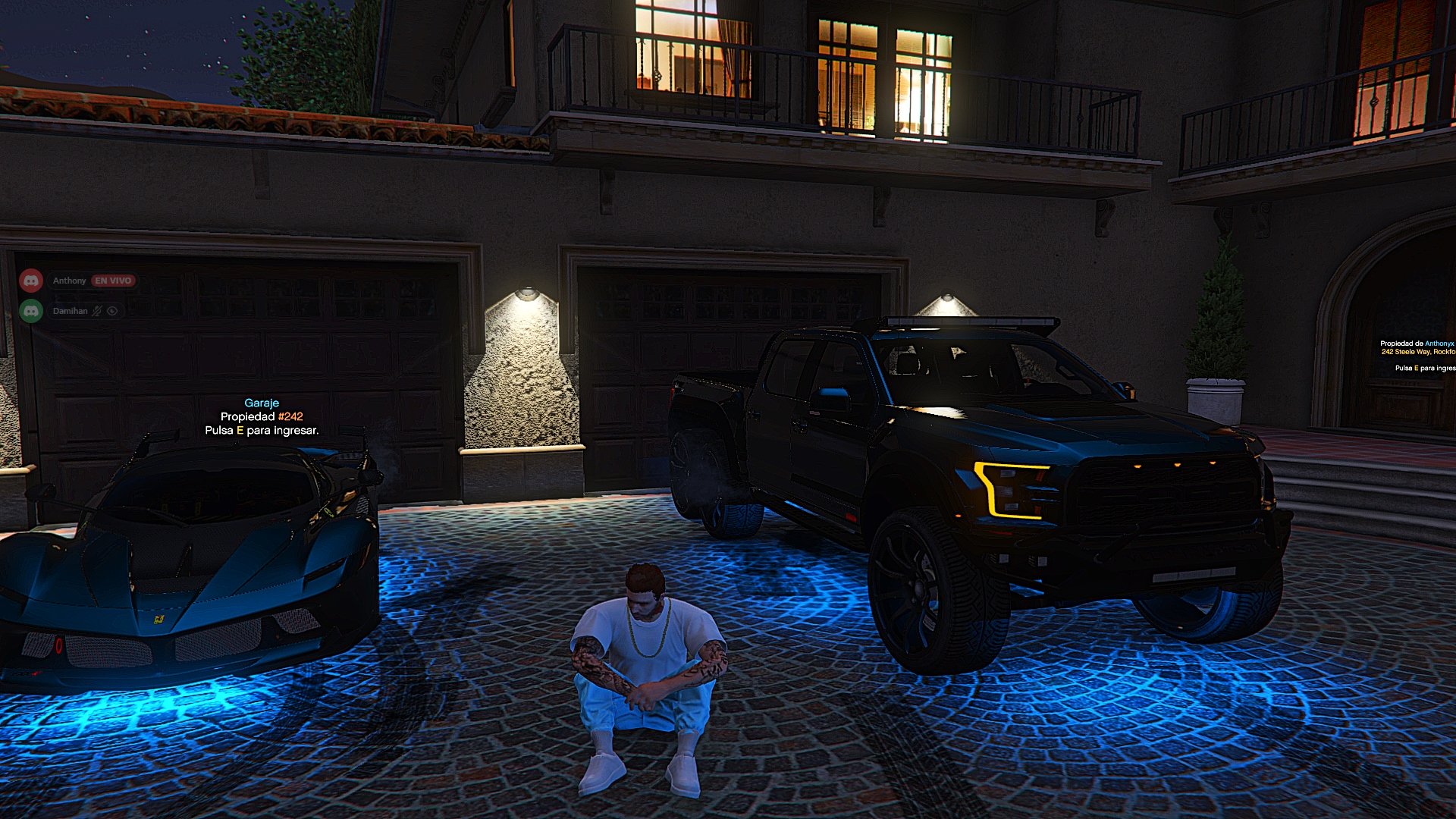Click the eye icon next to Damihan
This screenshot has width=1456, height=819.
(x=112, y=311)
